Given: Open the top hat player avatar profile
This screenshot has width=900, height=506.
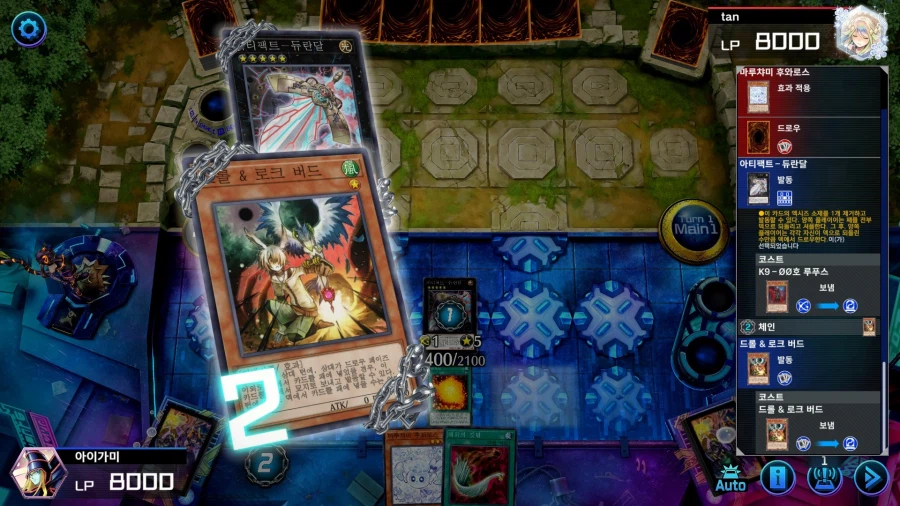Looking at the screenshot, I should (38, 472).
